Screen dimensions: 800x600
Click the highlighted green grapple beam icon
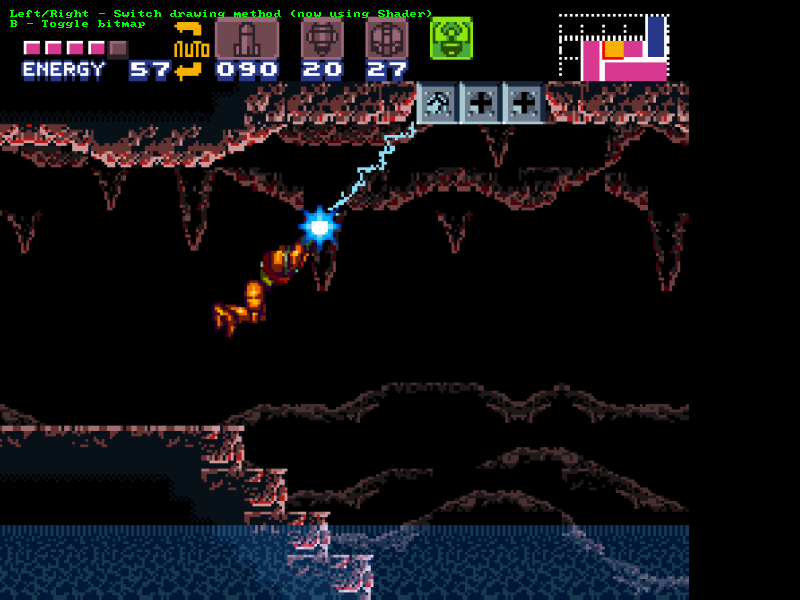click(451, 38)
